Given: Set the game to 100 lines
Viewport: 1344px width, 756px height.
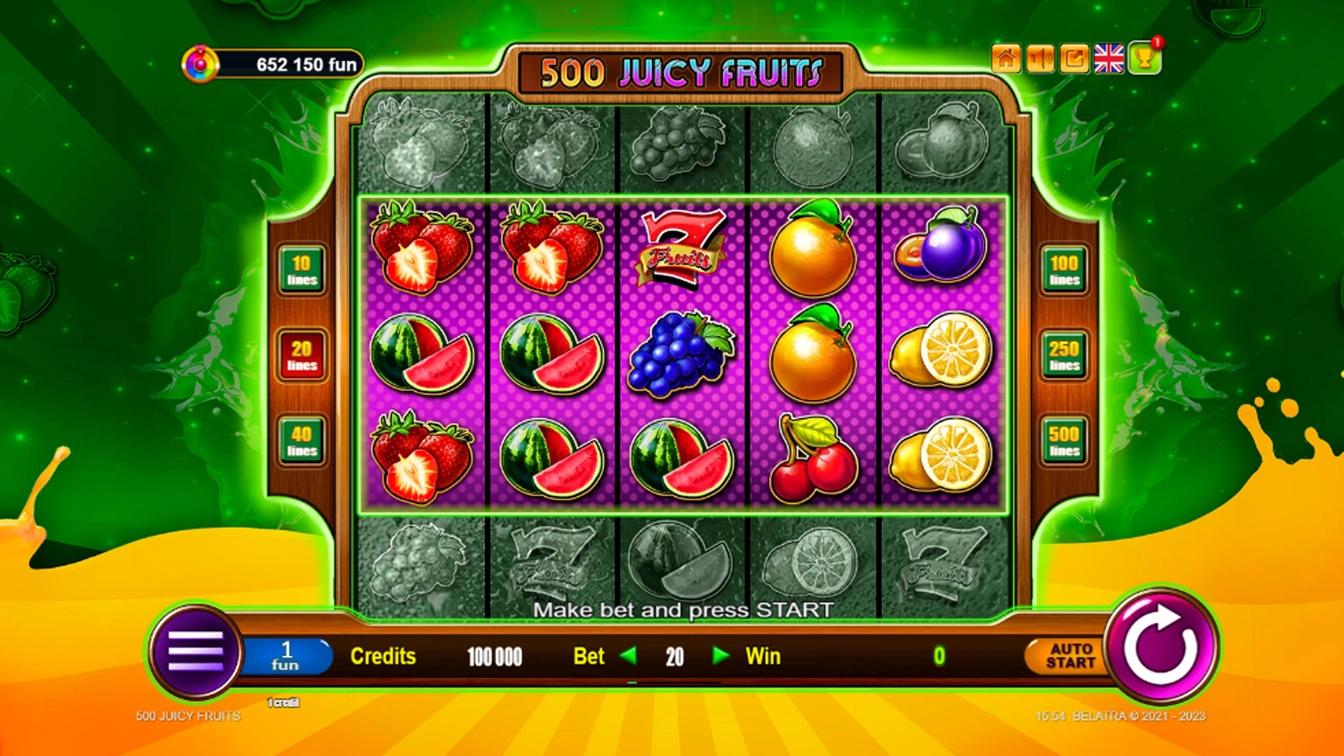Looking at the screenshot, I should [x=1064, y=269].
